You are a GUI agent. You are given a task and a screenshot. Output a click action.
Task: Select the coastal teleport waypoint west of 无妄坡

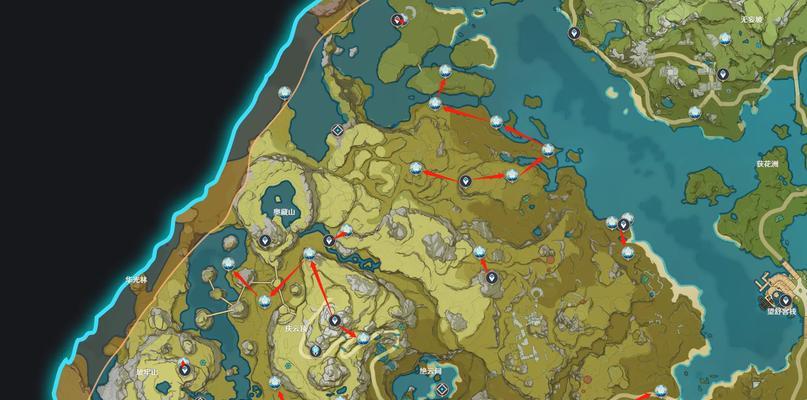click(x=574, y=33)
